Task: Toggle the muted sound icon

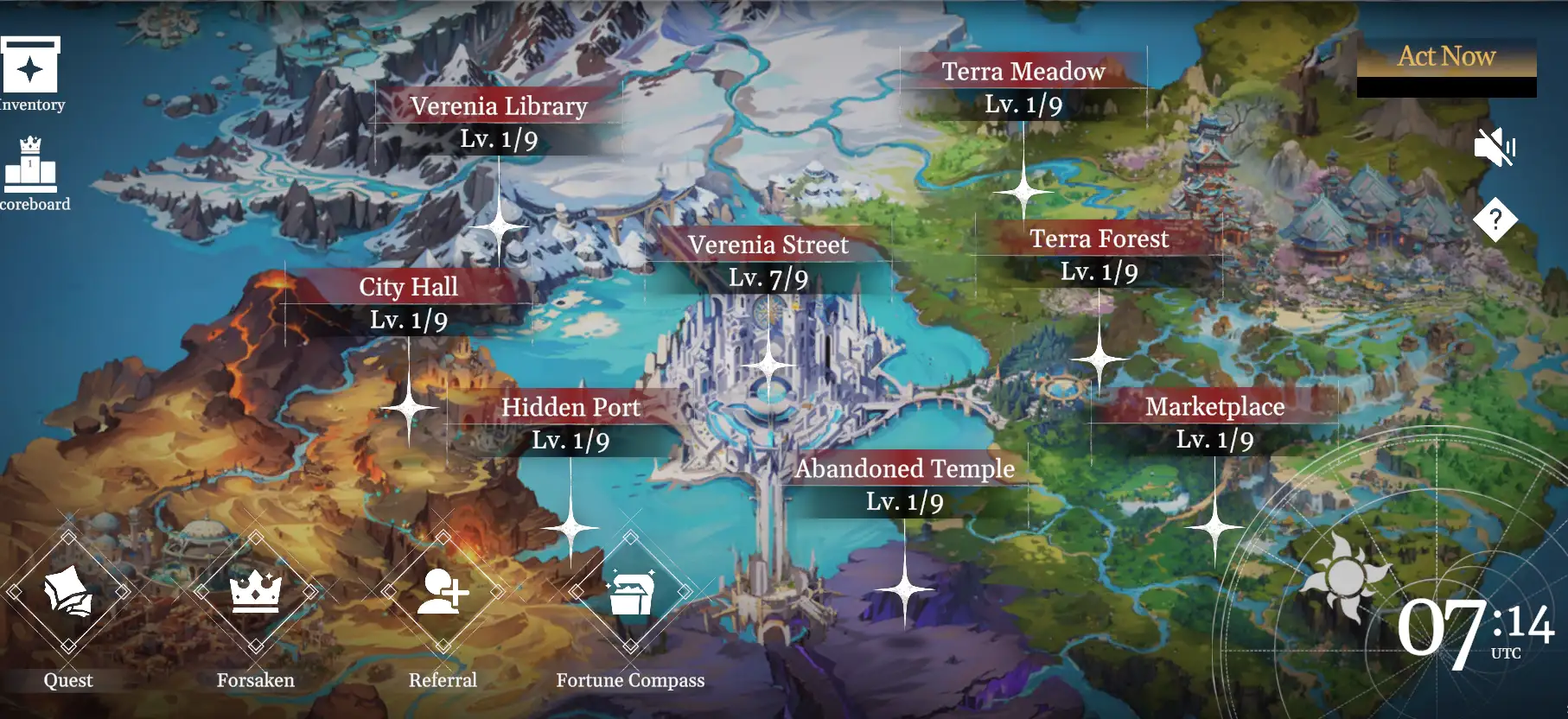Action: pyautogui.click(x=1495, y=147)
